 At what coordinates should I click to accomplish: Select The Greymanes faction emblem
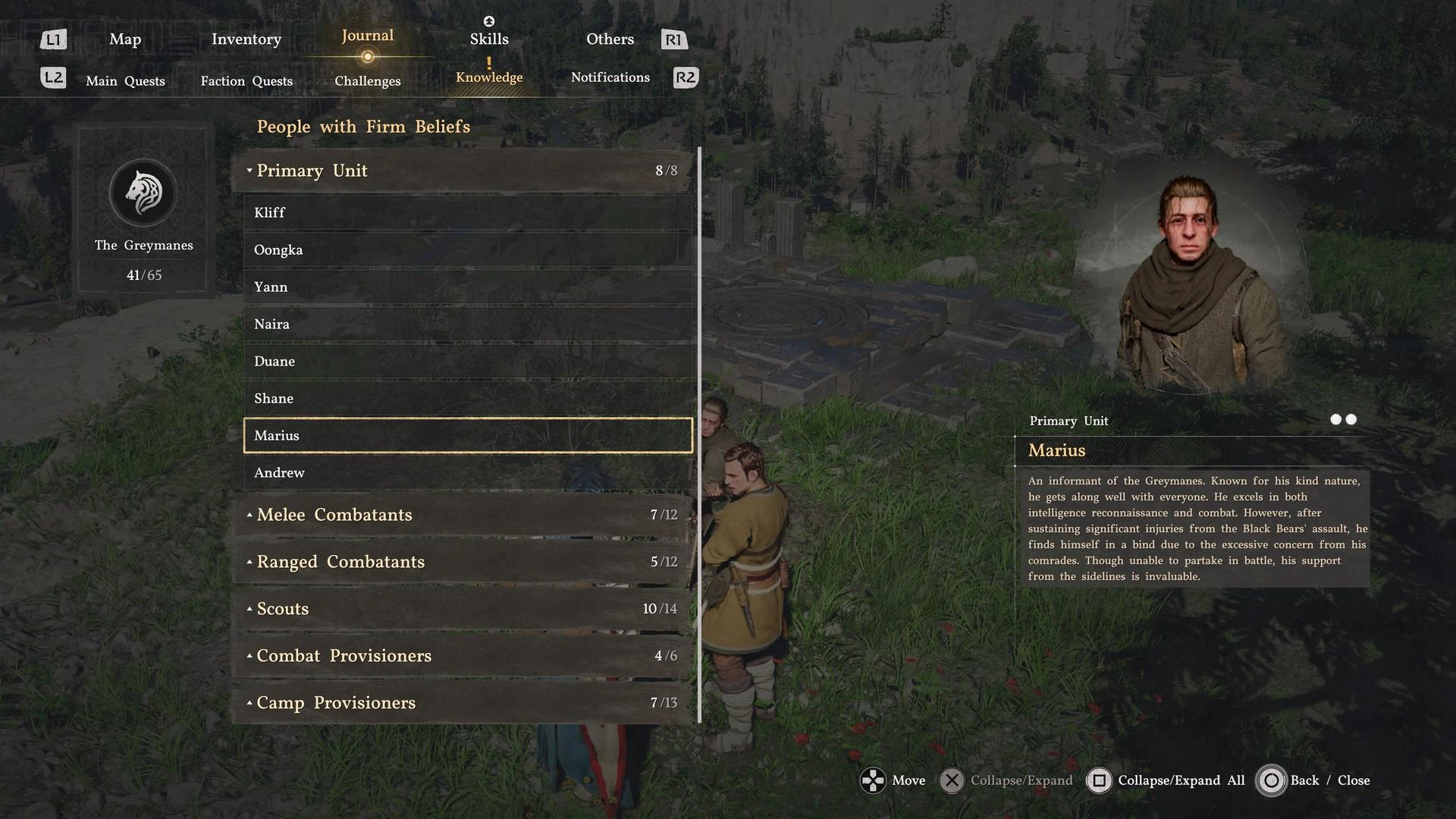(x=143, y=193)
